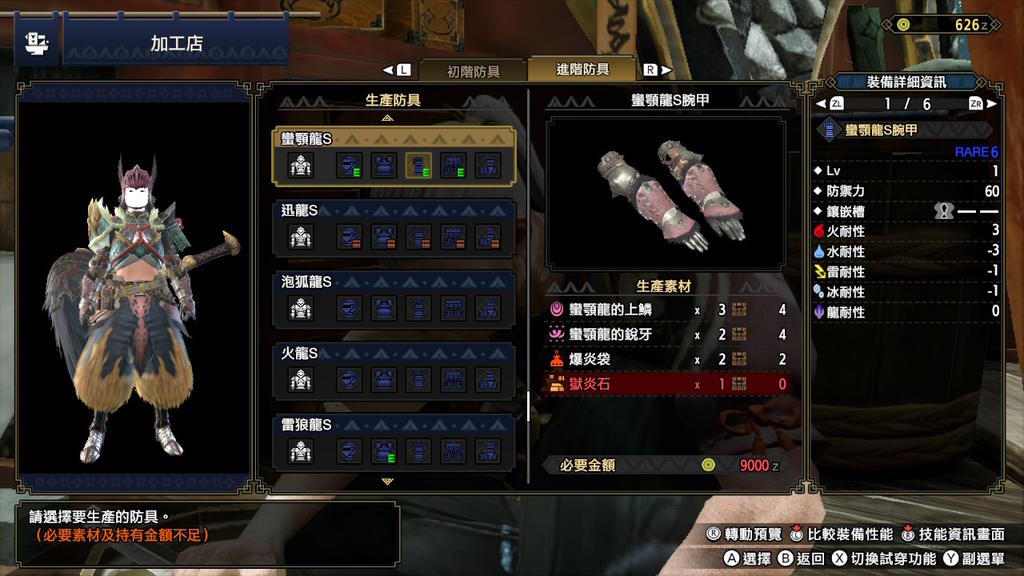The height and width of the screenshot is (576, 1024).
Task: Select the 蠻顎龍S full set icon
Action: point(301,165)
